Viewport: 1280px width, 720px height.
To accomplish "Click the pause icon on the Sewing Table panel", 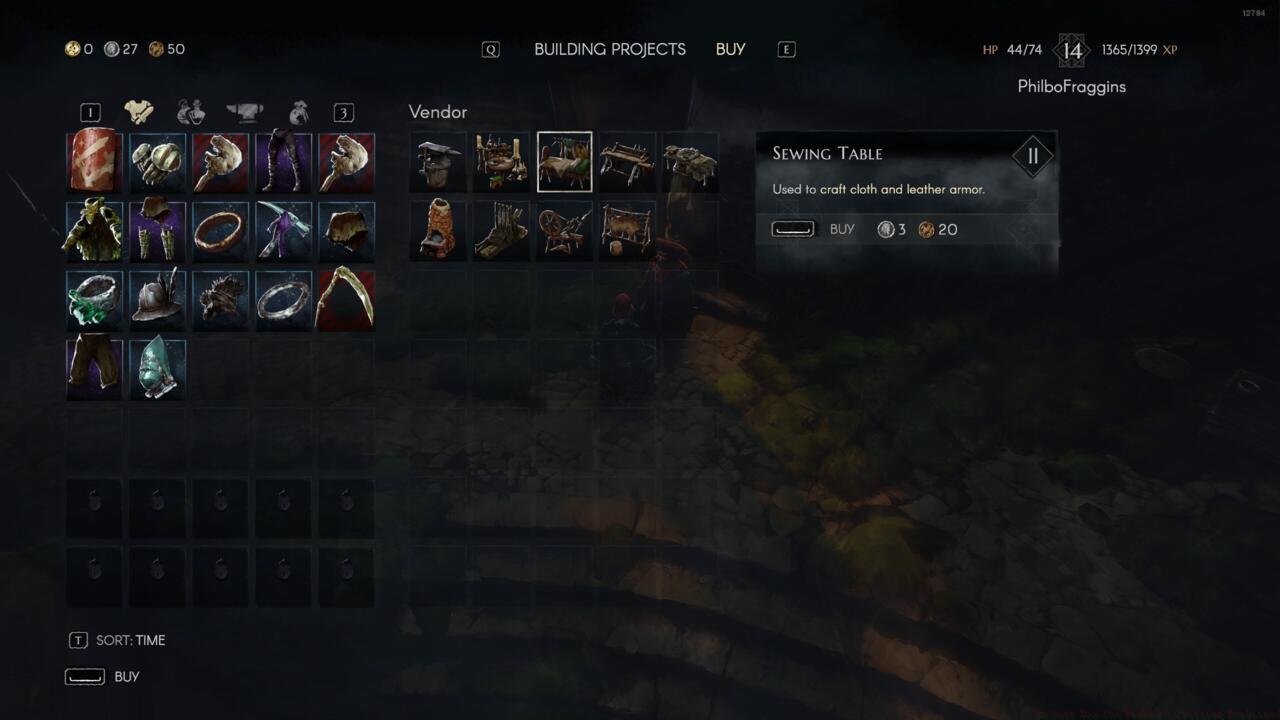I will coord(1033,155).
